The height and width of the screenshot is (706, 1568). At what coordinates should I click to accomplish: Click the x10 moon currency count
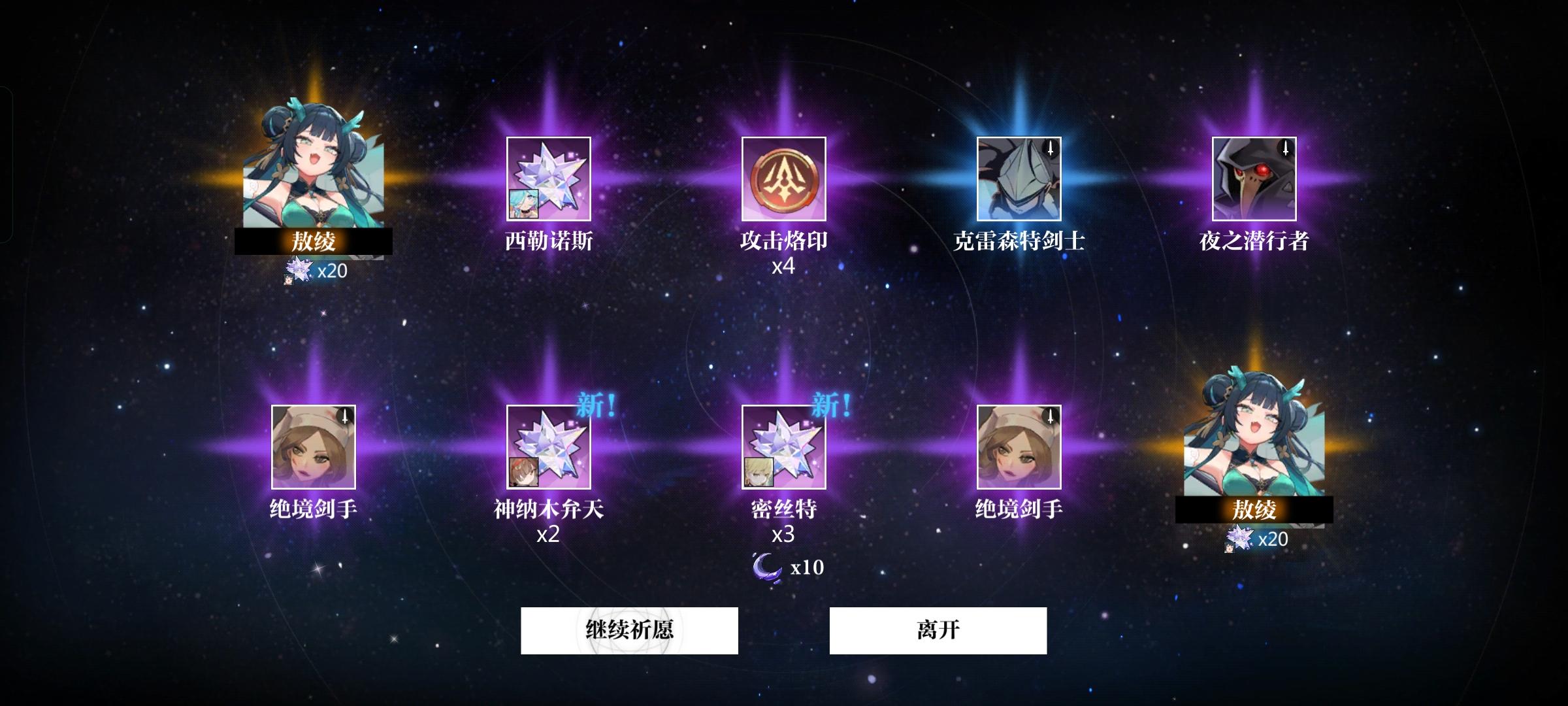pyautogui.click(x=808, y=568)
